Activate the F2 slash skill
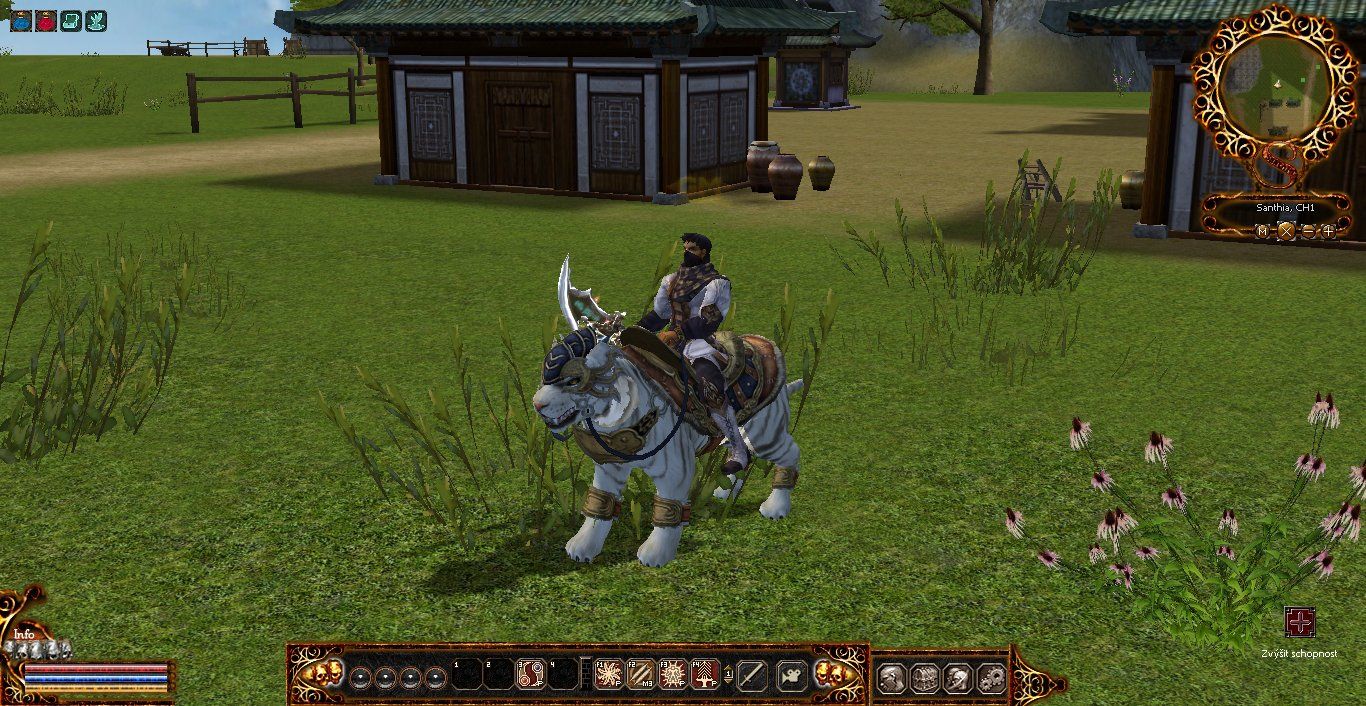The height and width of the screenshot is (706, 1366). click(x=641, y=674)
